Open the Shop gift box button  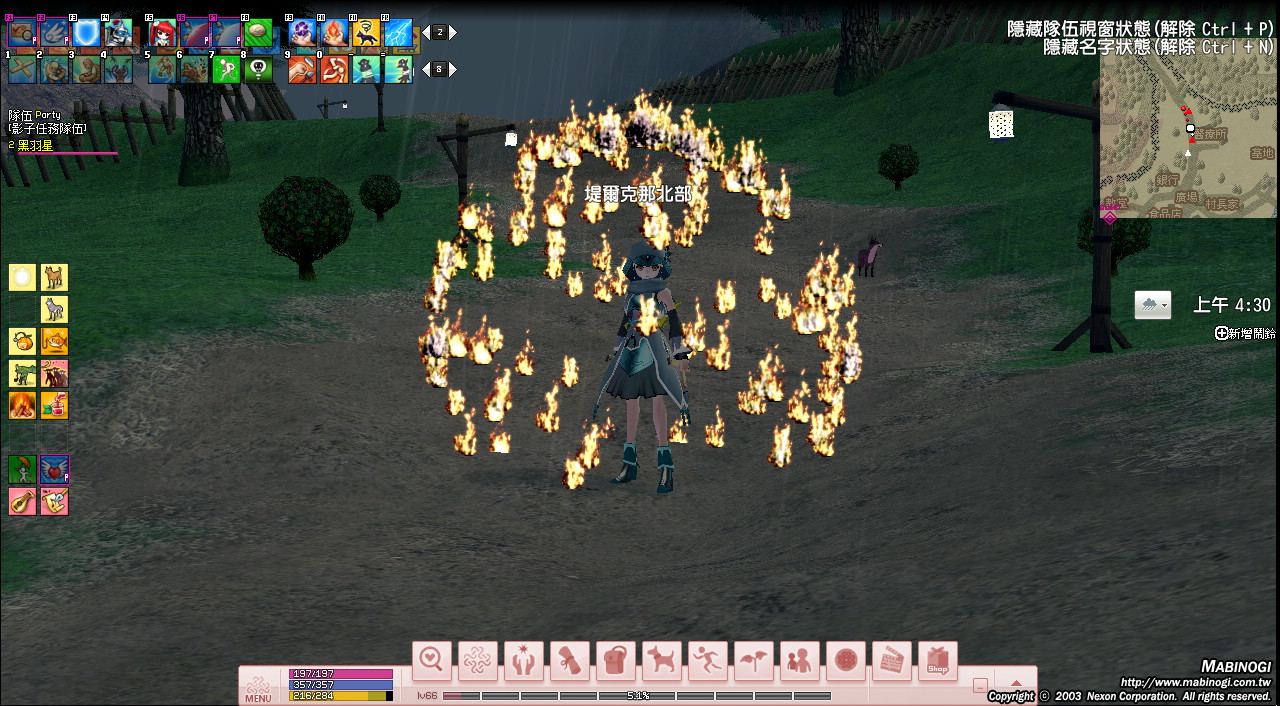pos(937,660)
